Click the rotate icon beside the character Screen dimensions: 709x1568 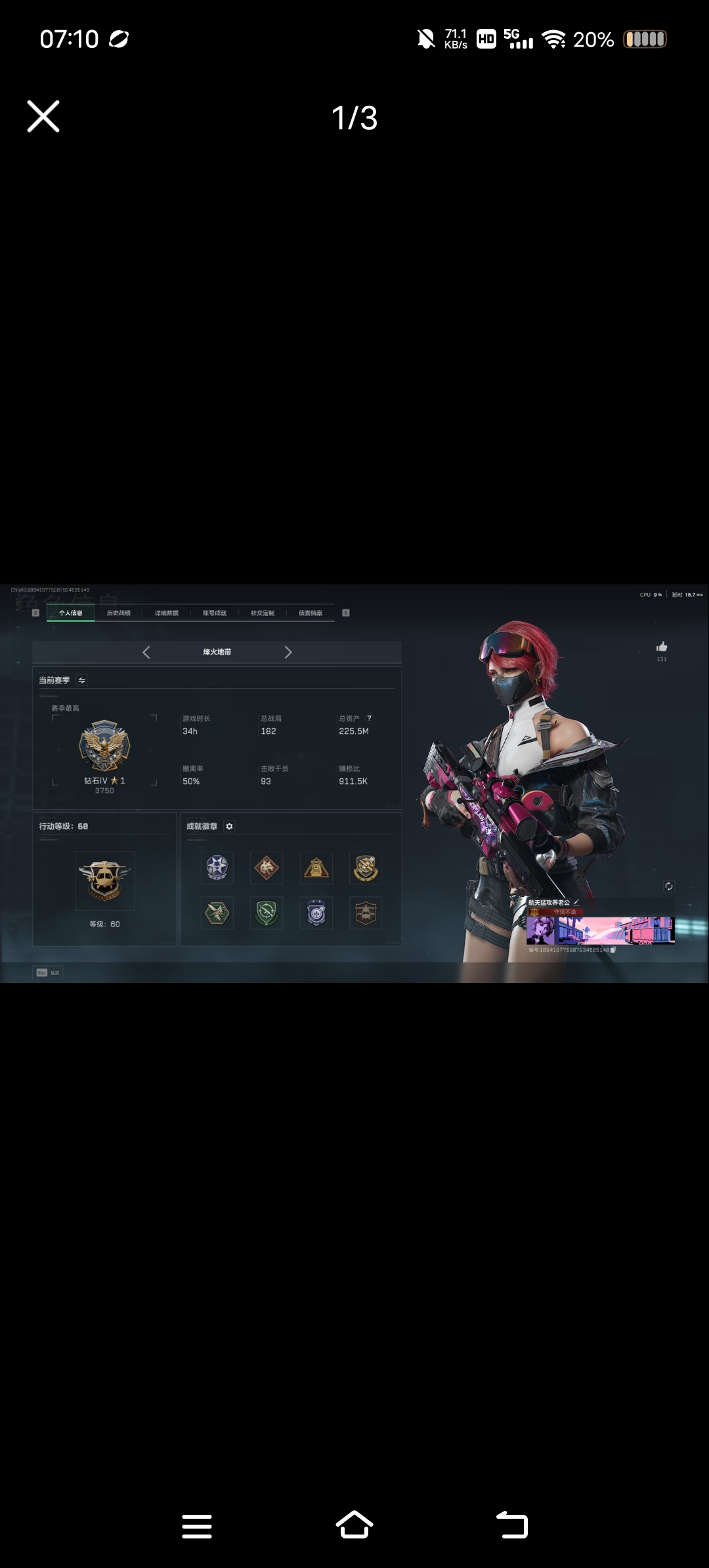[x=669, y=886]
